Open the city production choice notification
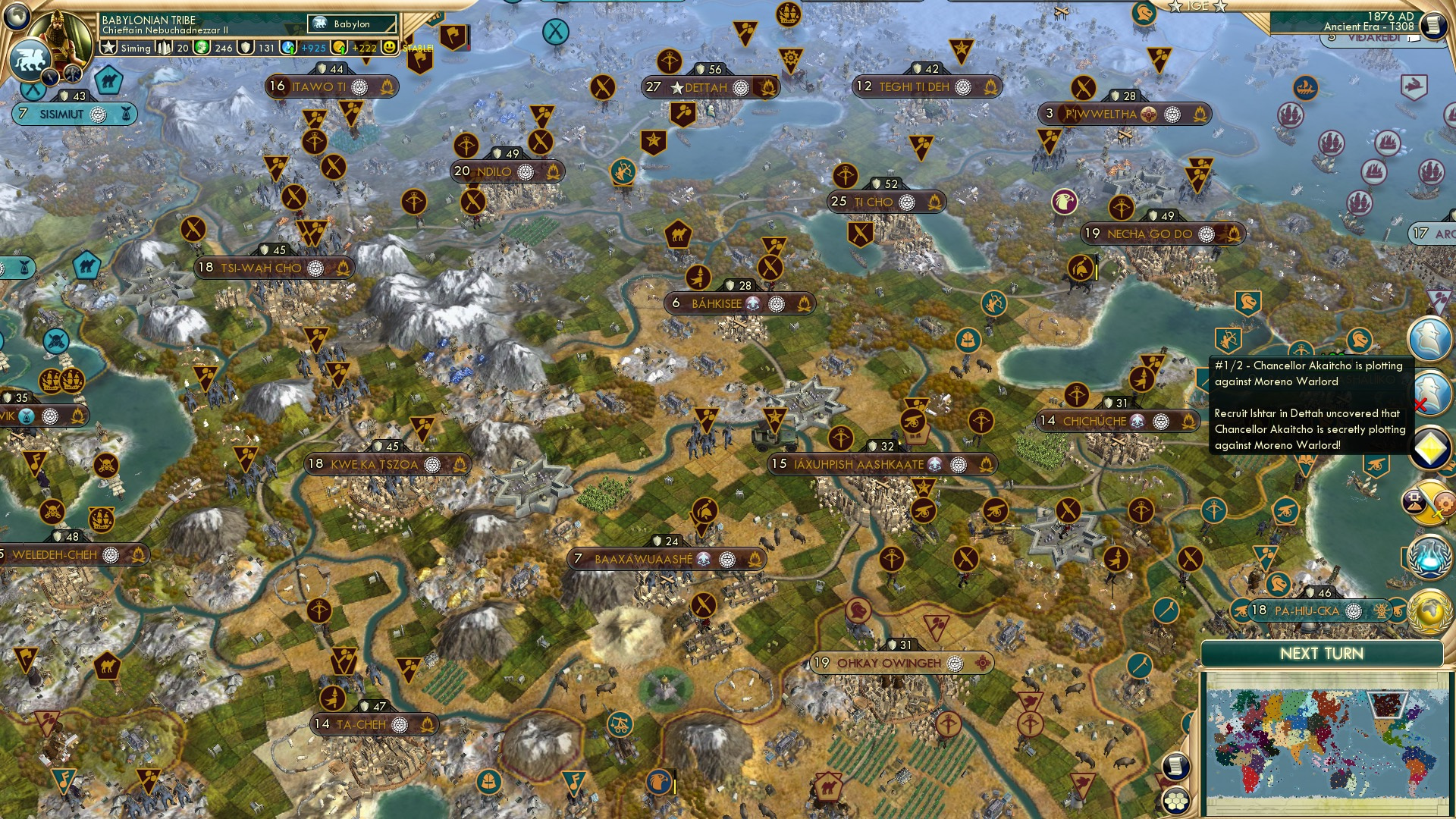The width and height of the screenshot is (1456, 819). click(1429, 501)
